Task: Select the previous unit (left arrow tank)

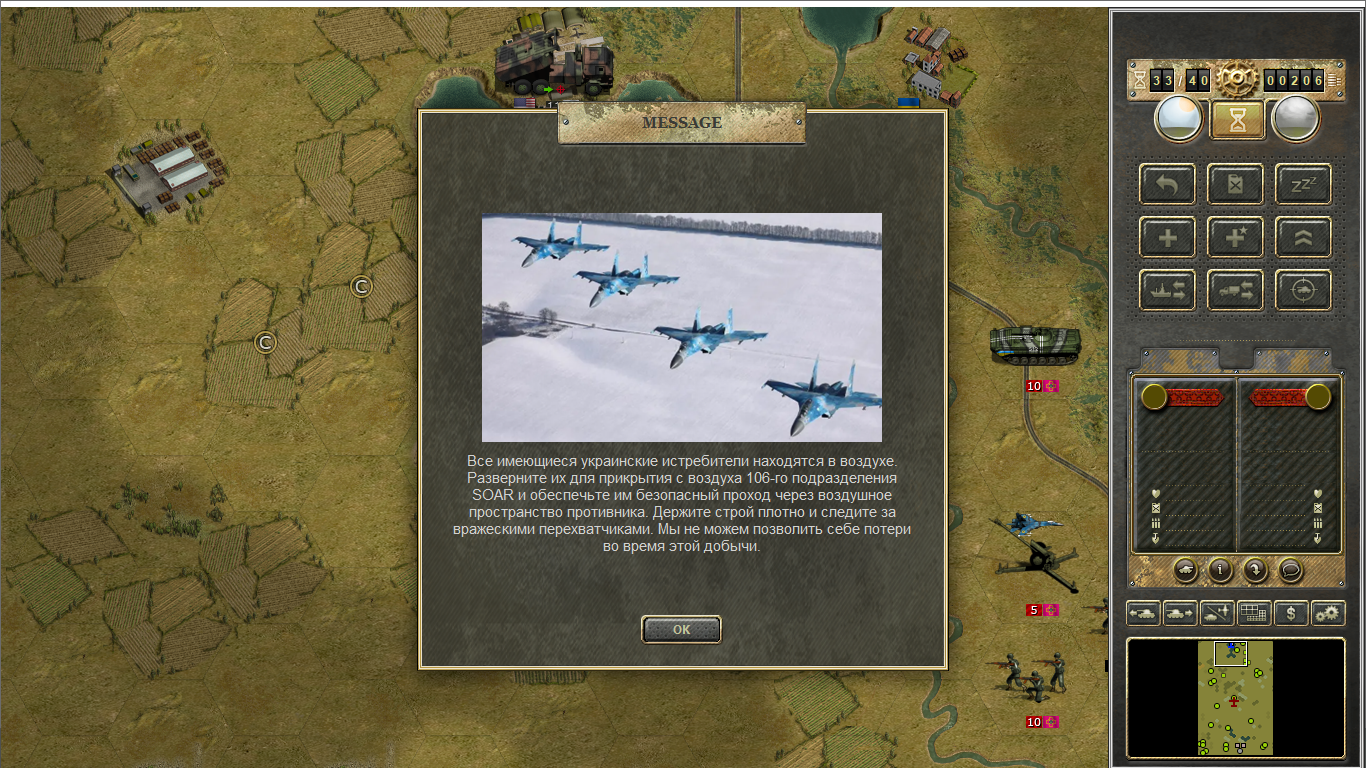Action: (1143, 613)
